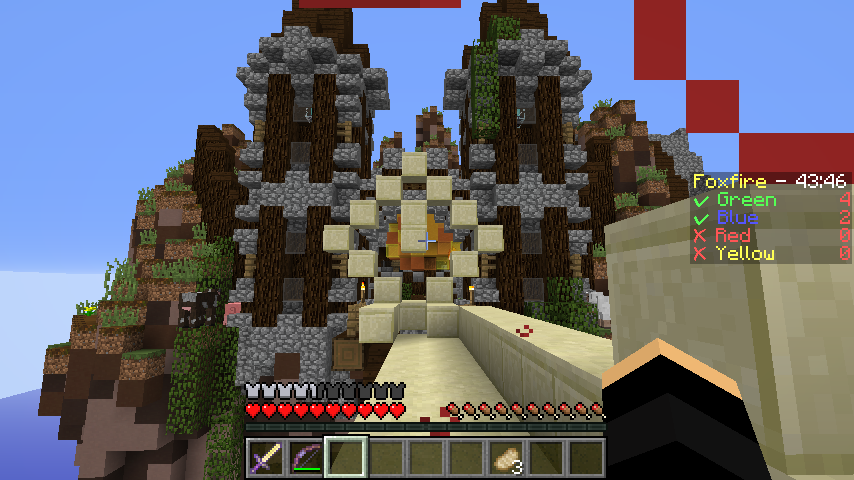Click the highlighted empty hotbar slot

pos(347,457)
